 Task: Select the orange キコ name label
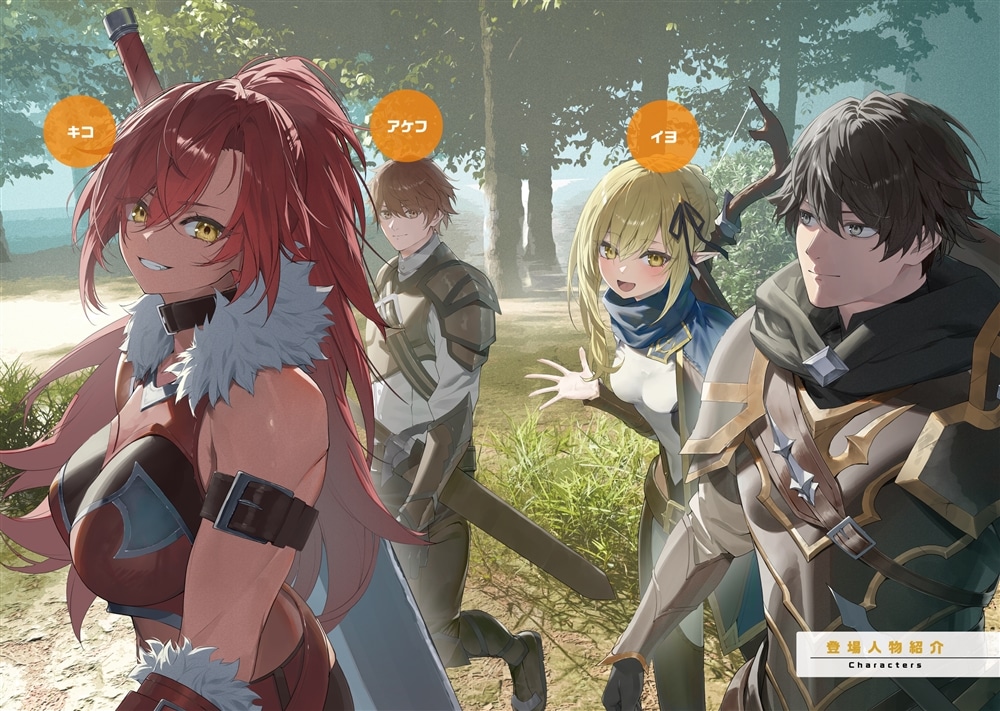point(80,131)
